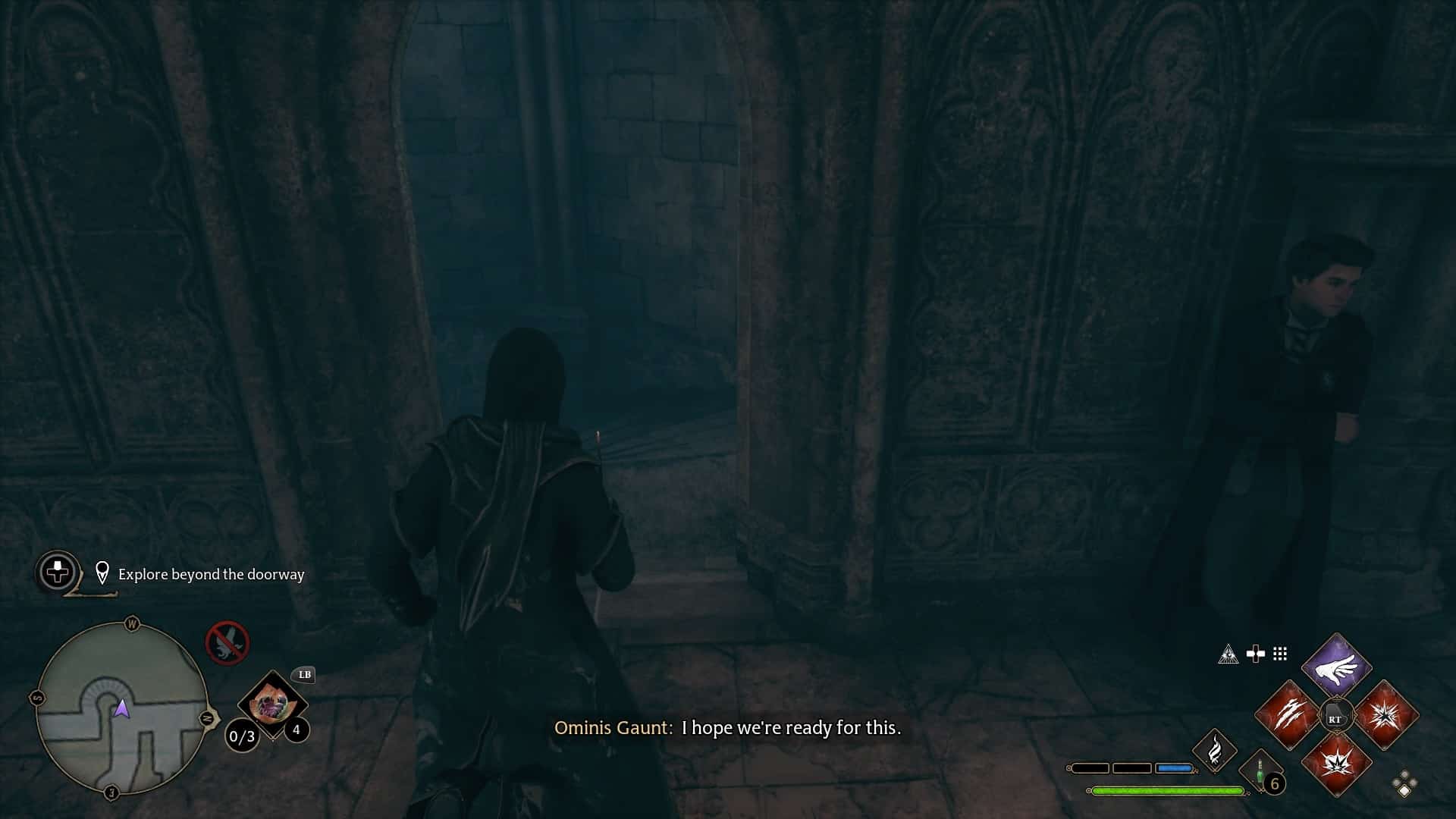
Task: Click the Explore beyond the doorway objective text
Action: click(x=211, y=574)
